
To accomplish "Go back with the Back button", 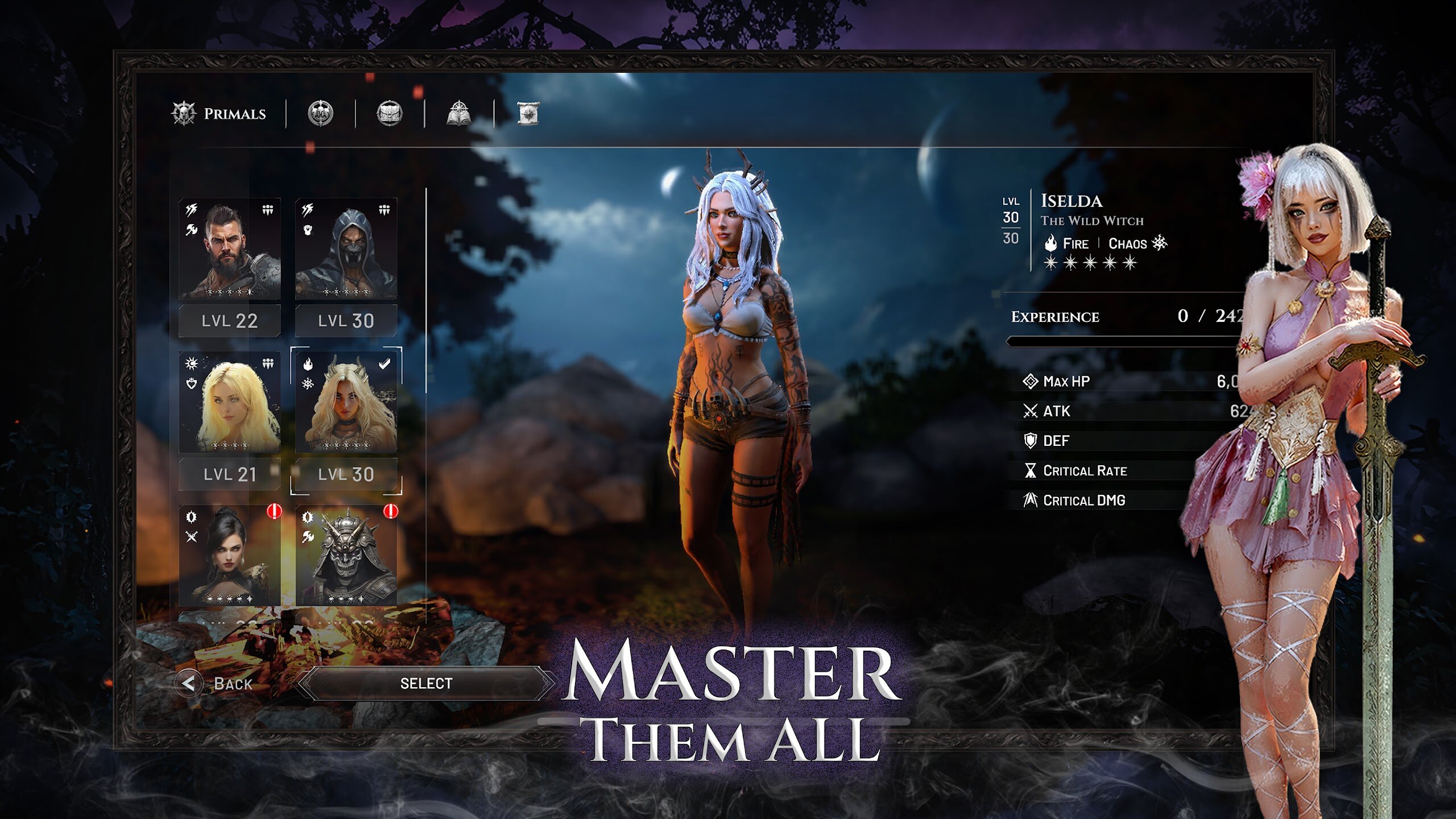I will tap(216, 683).
